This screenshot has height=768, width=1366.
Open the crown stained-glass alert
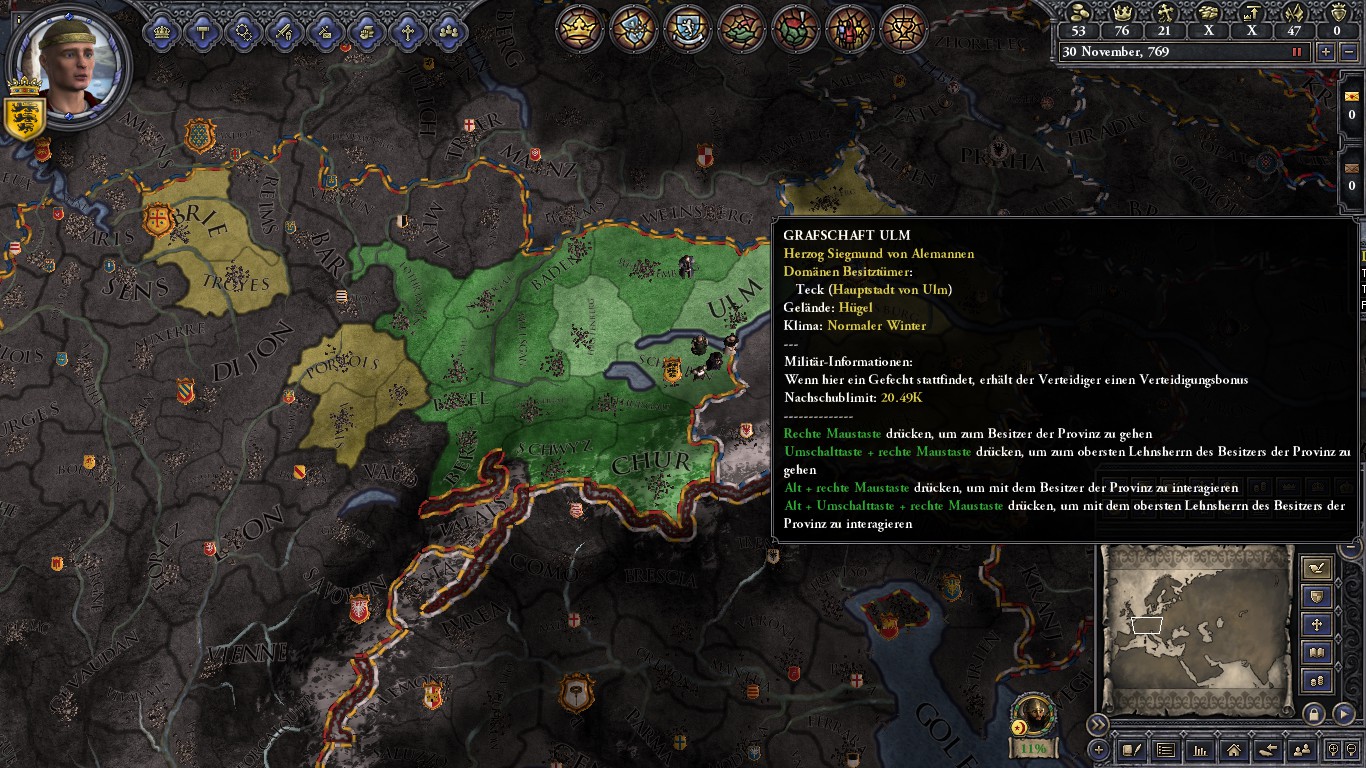tap(579, 29)
